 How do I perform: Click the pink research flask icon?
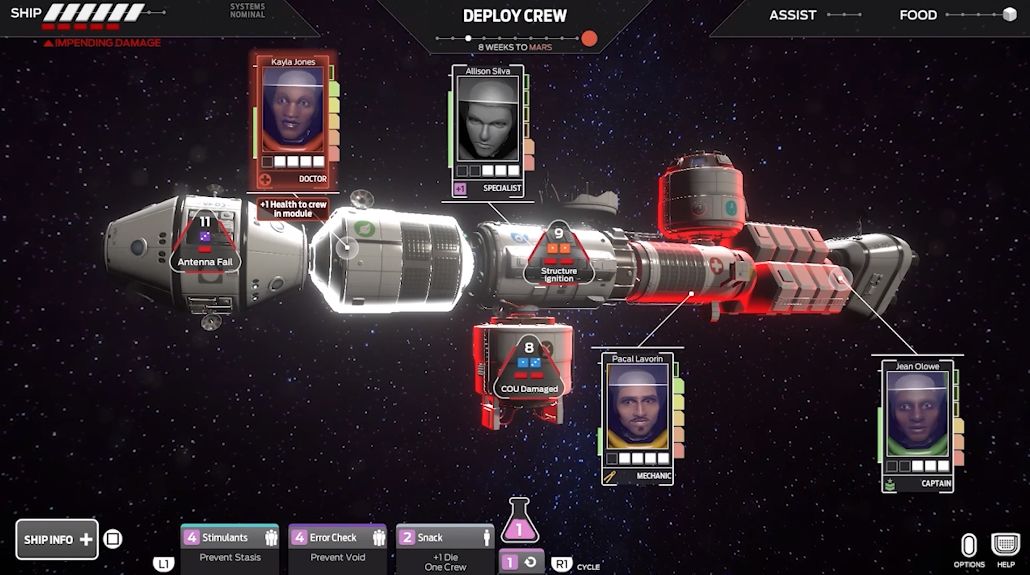[x=519, y=522]
